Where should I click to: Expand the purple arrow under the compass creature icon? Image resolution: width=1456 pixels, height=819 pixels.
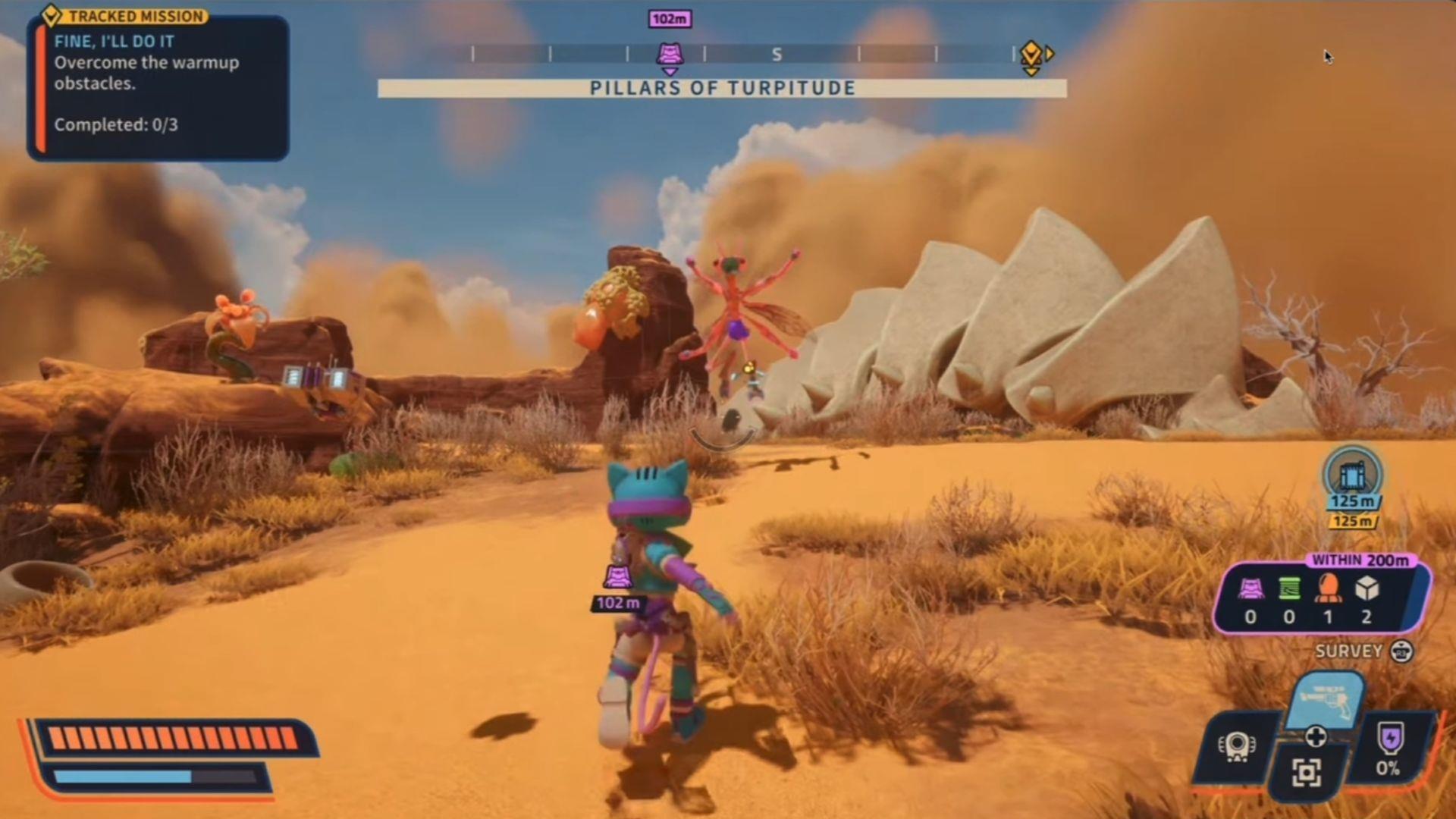pyautogui.click(x=669, y=70)
